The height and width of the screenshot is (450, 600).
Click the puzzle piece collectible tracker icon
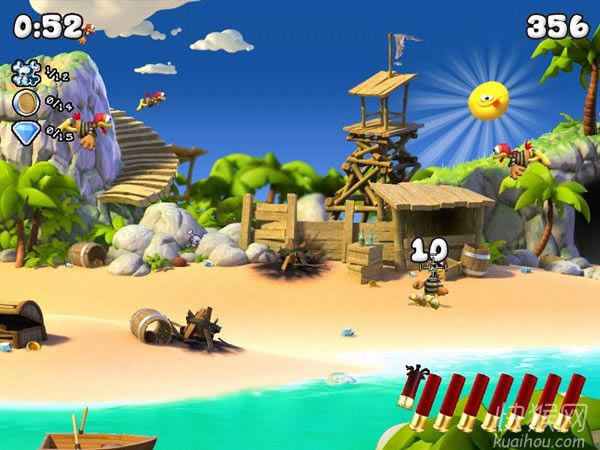coord(25,72)
